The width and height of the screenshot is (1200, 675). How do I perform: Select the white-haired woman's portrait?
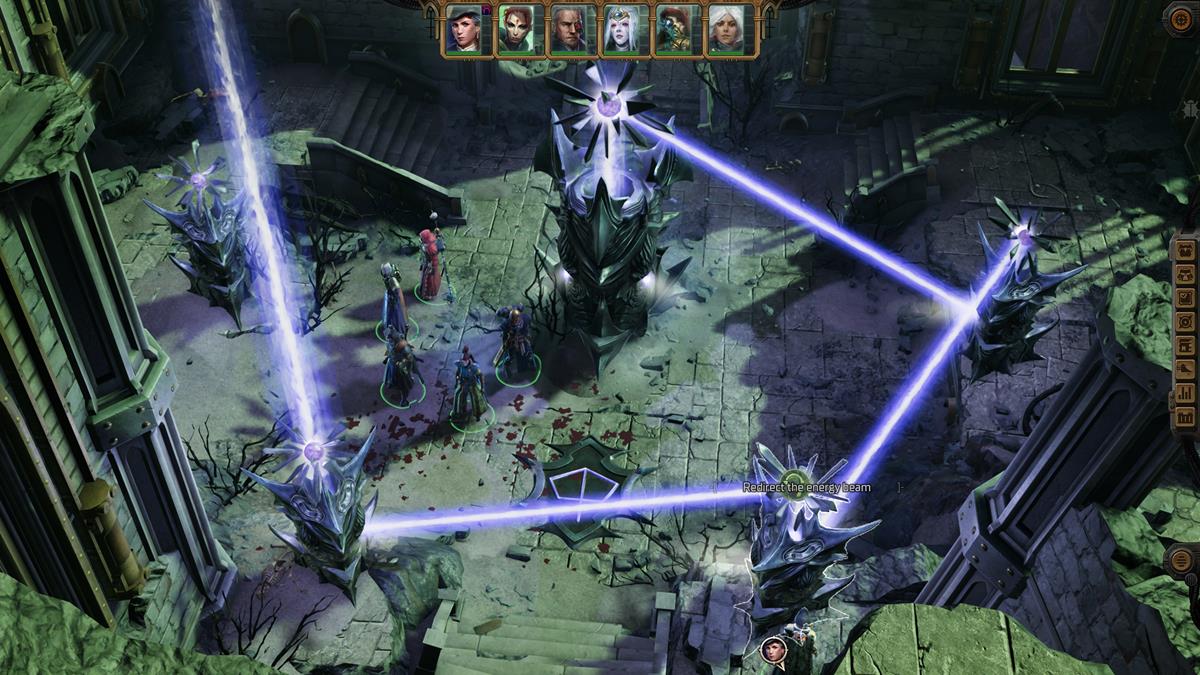point(729,30)
